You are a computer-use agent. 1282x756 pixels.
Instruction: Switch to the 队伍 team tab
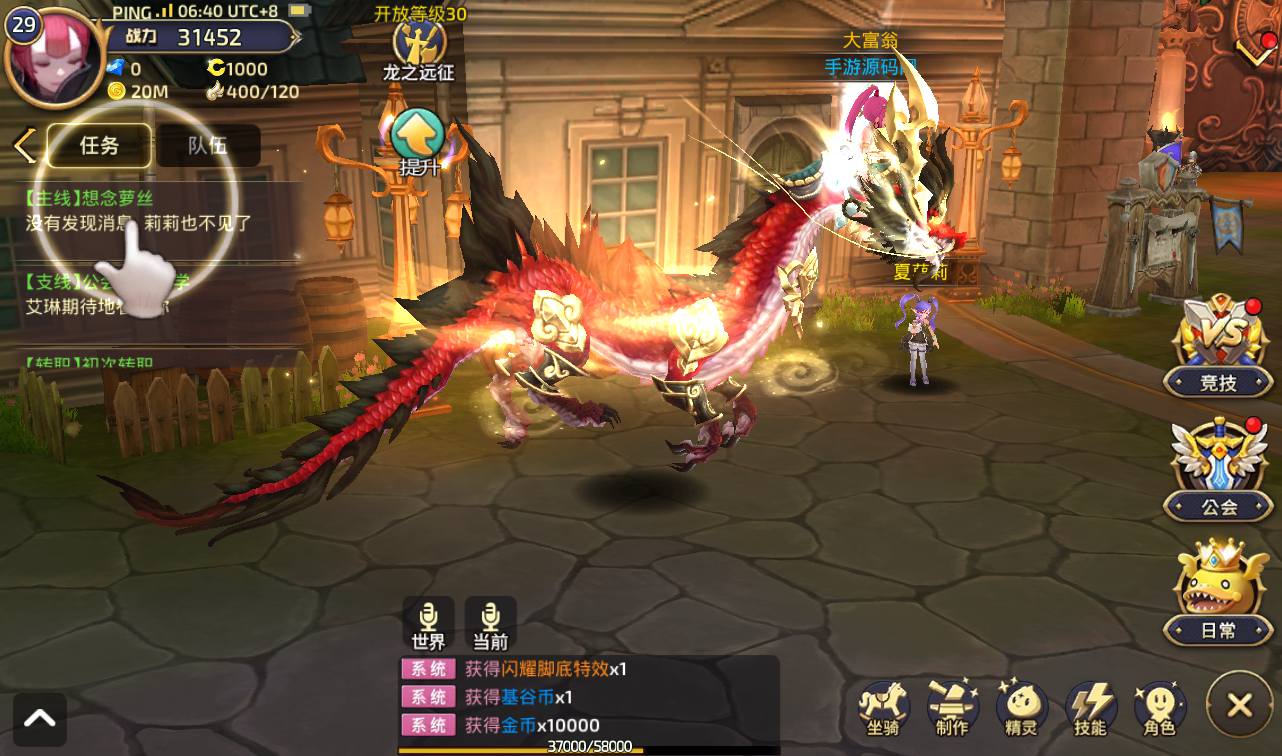[x=207, y=145]
